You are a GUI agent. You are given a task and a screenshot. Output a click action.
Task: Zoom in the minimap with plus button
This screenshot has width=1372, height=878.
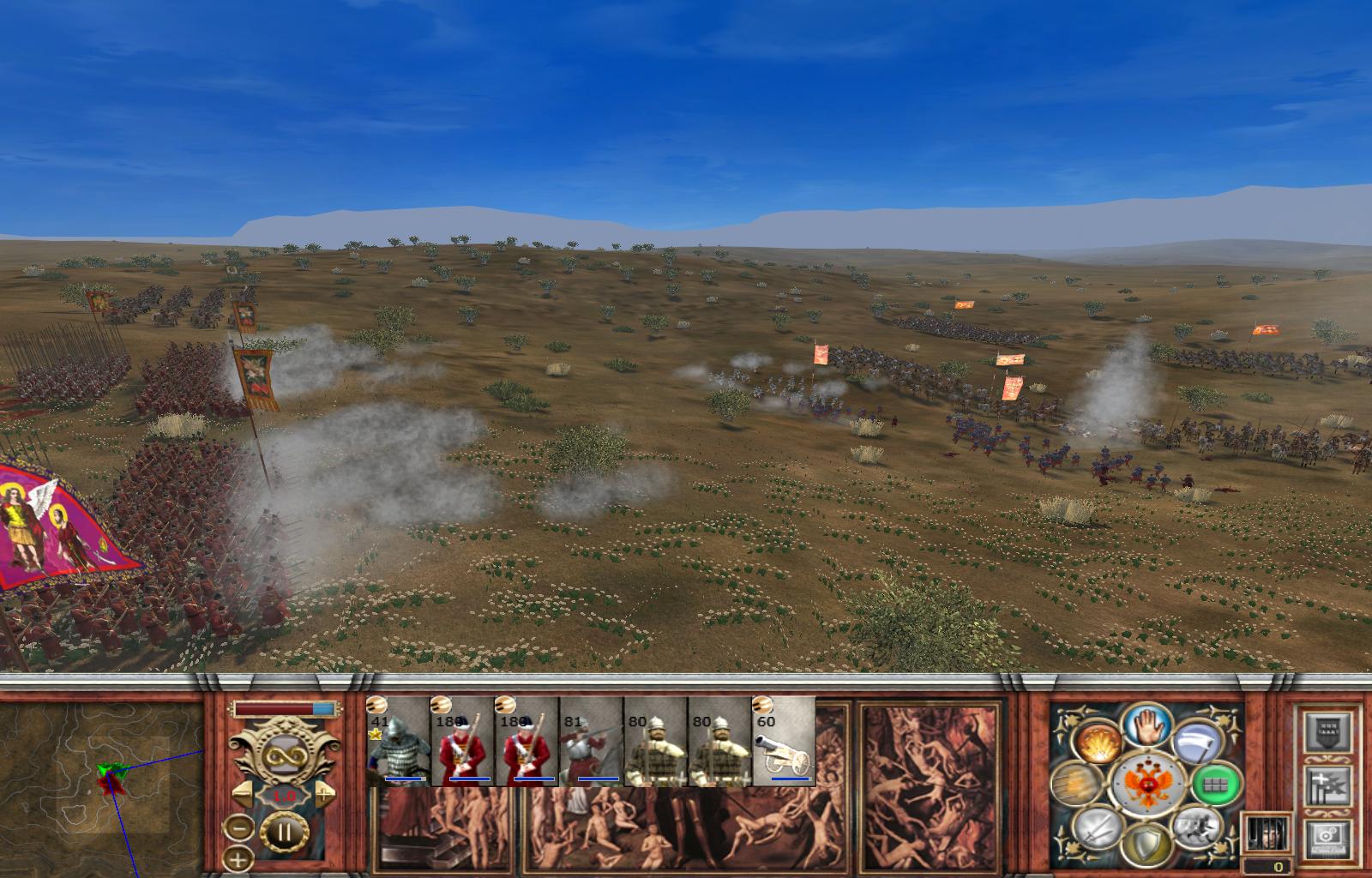(x=239, y=858)
